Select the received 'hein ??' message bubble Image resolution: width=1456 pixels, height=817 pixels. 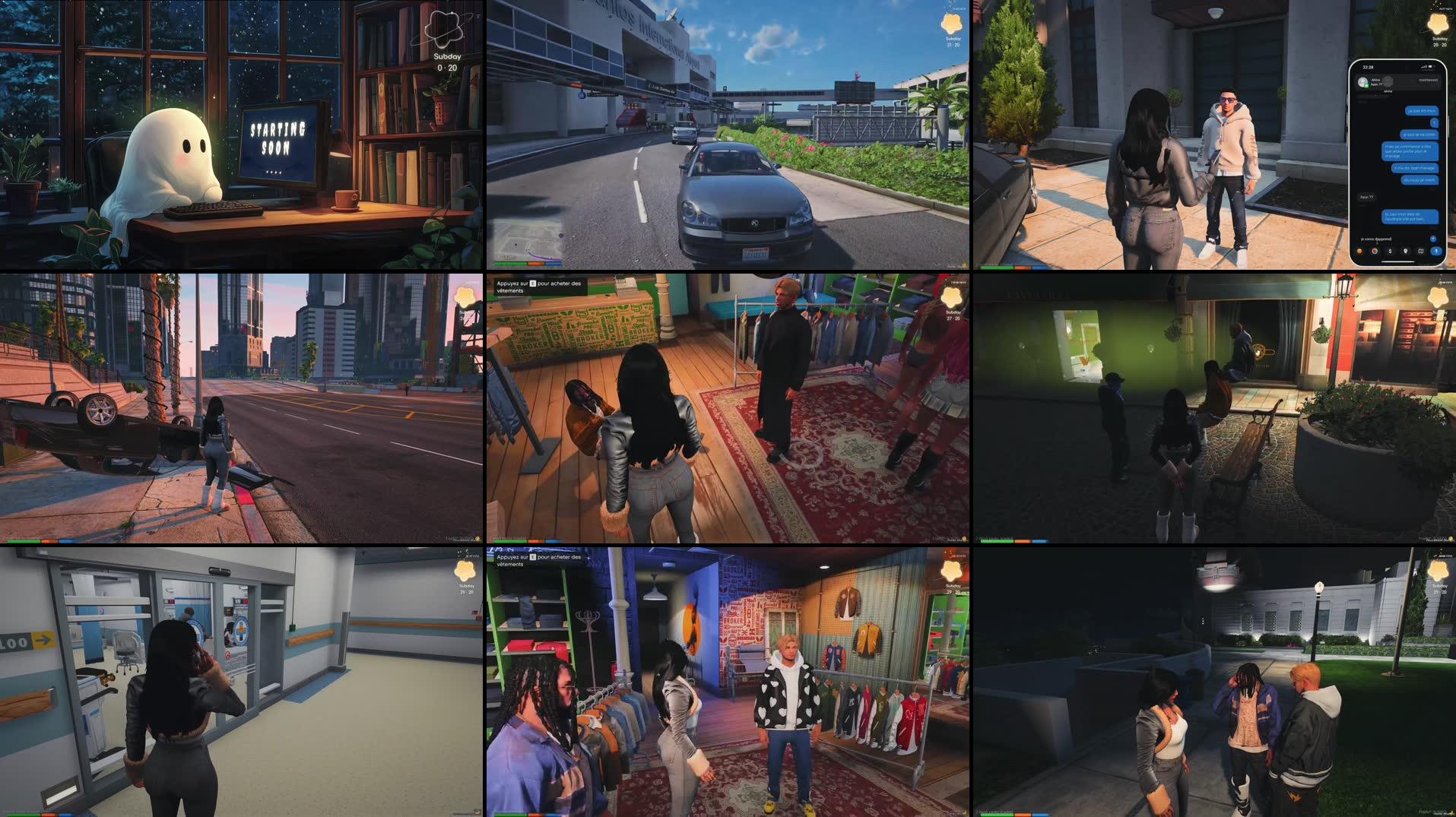[x=1366, y=197]
